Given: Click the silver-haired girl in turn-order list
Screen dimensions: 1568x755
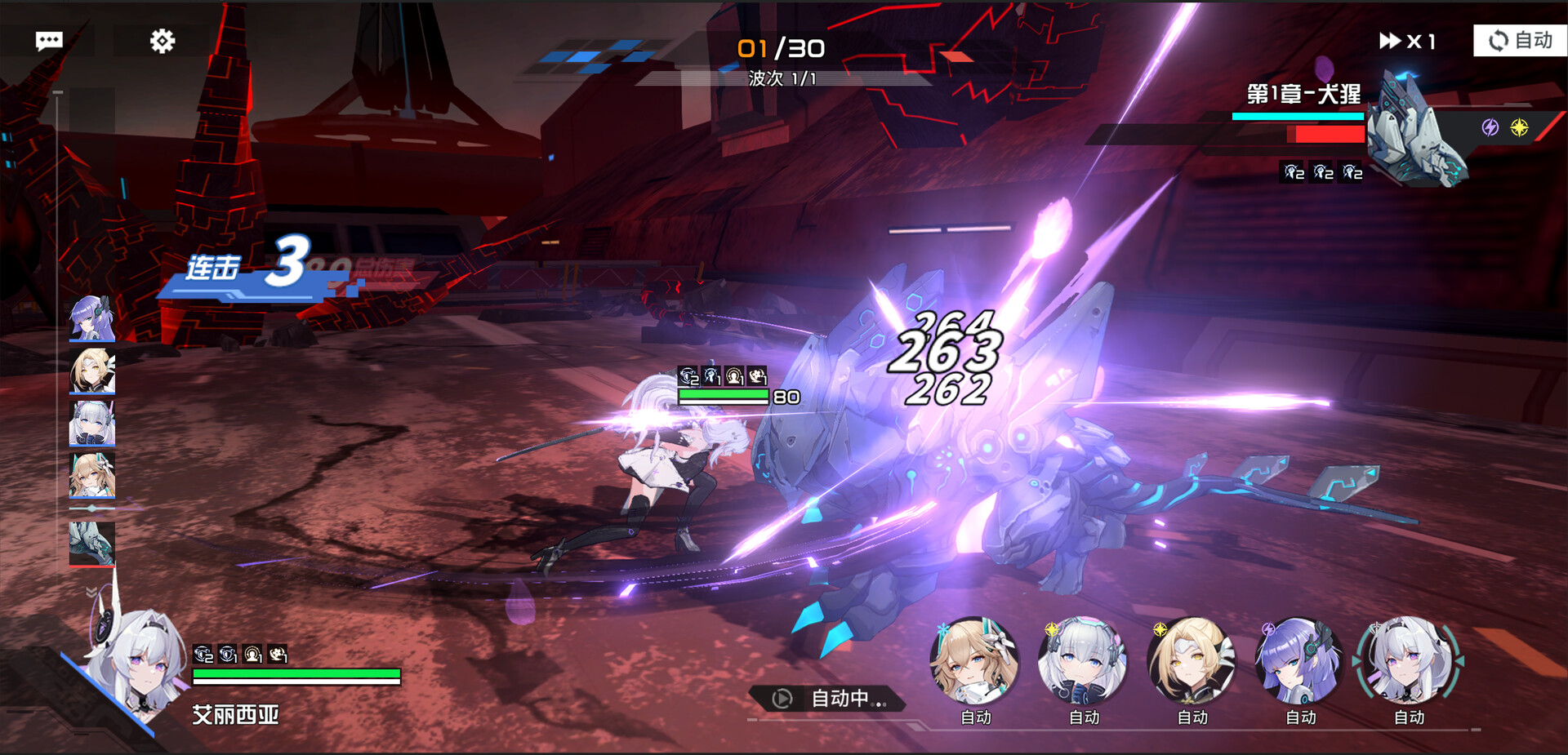Looking at the screenshot, I should click(91, 423).
